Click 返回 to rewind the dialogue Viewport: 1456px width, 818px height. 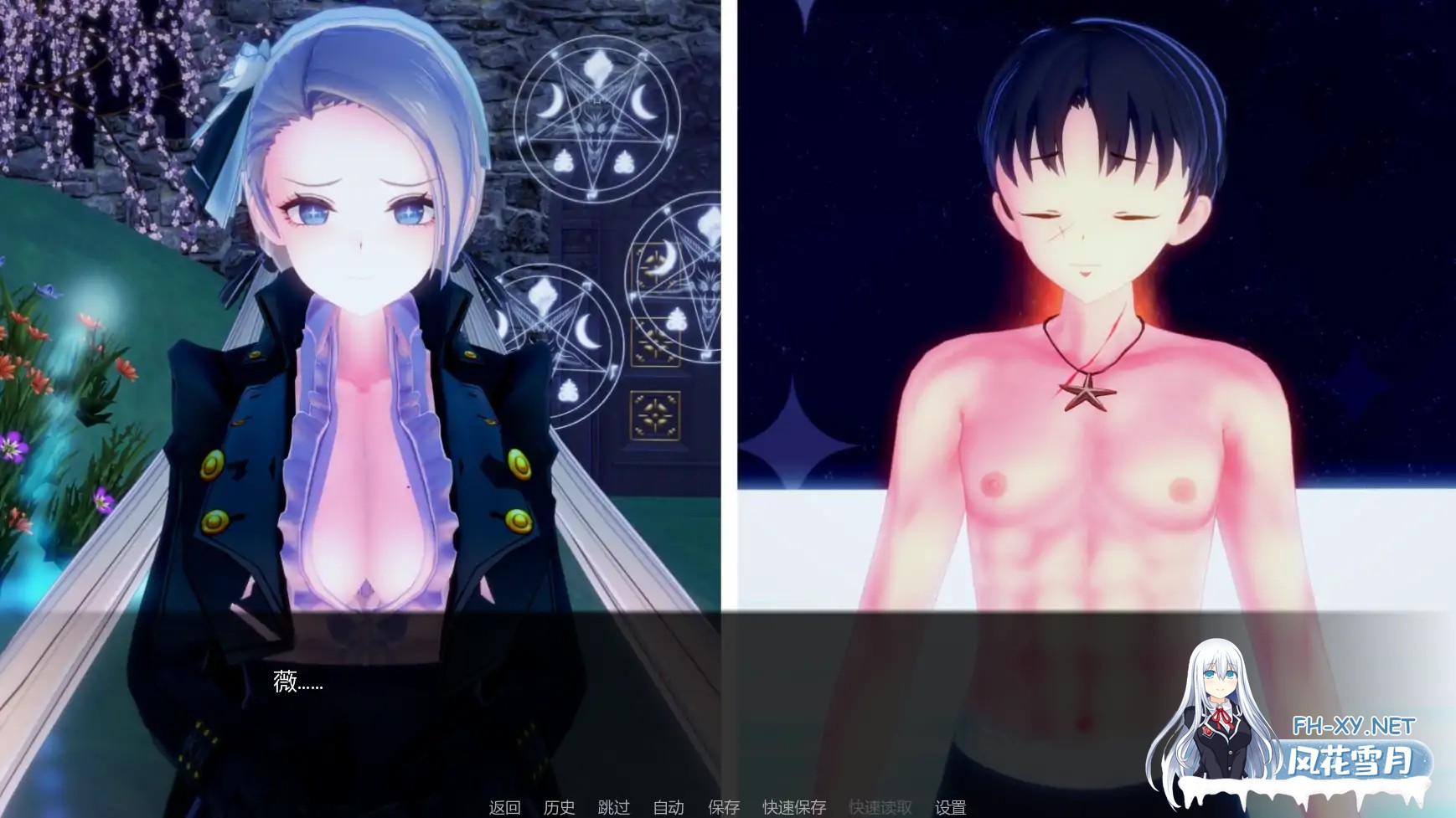[x=503, y=808]
